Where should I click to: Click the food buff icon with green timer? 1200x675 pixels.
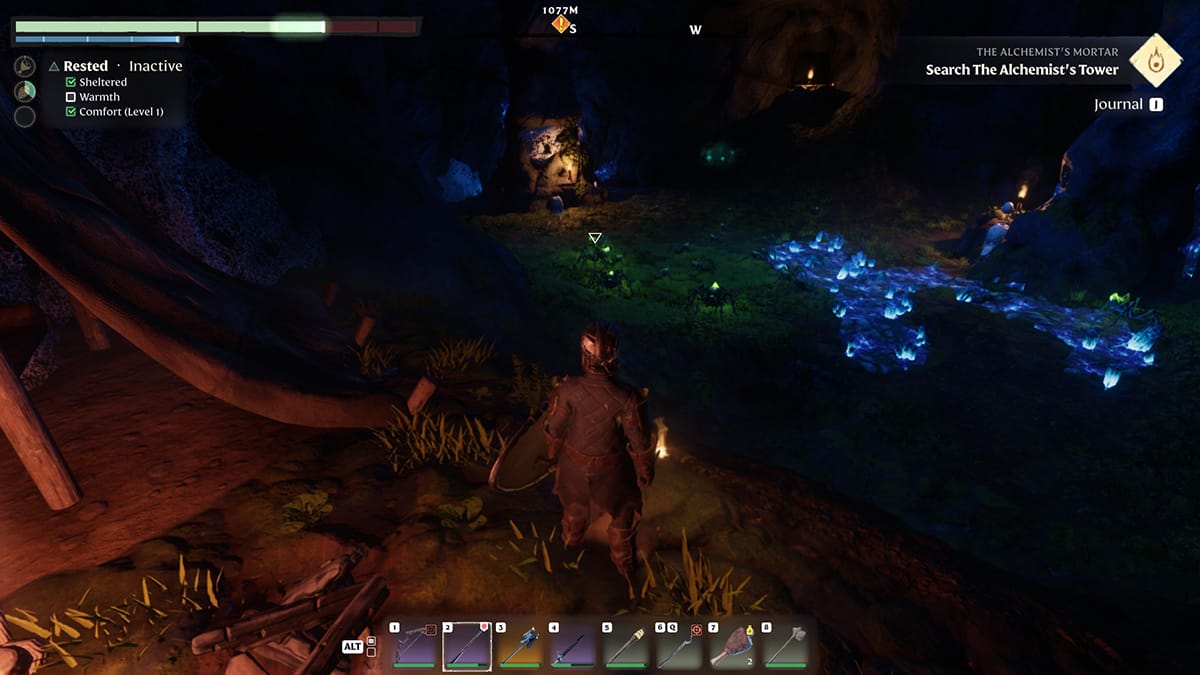pyautogui.click(x=25, y=91)
